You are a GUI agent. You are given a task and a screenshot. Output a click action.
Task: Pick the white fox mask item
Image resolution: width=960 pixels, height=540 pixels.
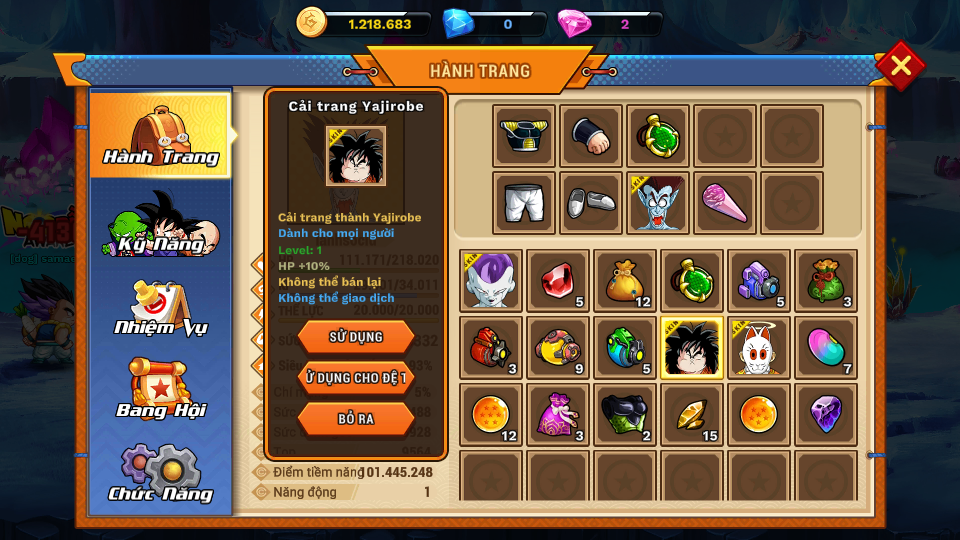tap(759, 348)
